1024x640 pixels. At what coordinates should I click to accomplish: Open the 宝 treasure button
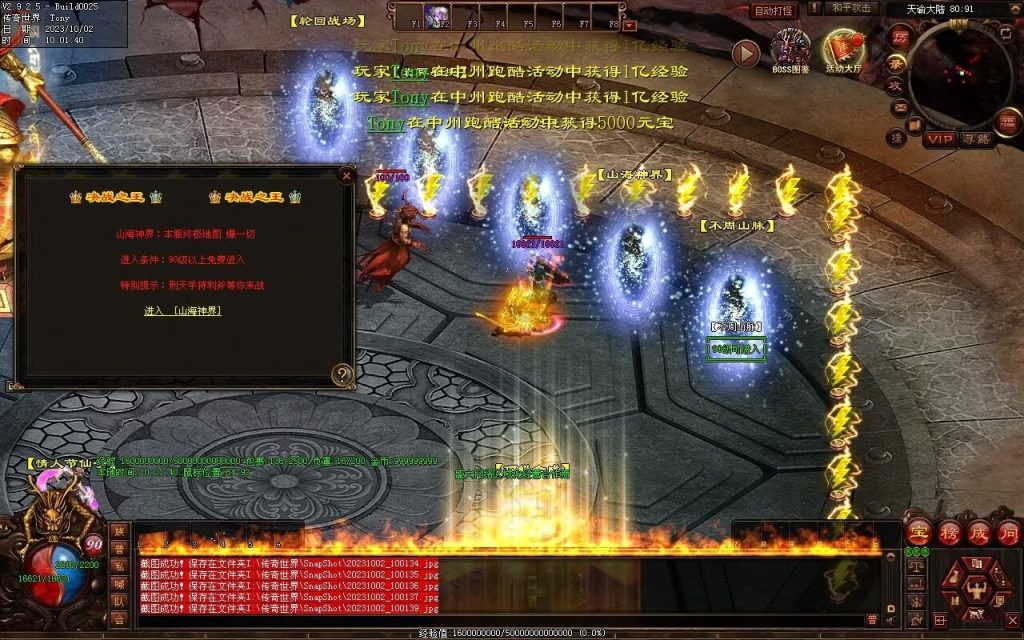(x=918, y=531)
